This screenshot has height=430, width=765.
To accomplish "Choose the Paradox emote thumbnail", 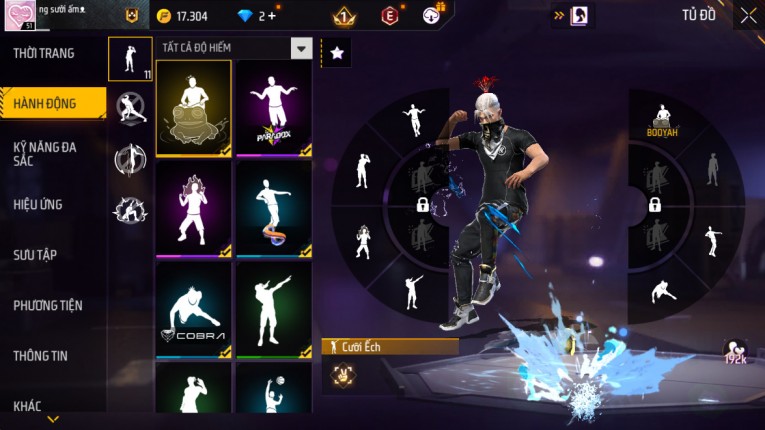I will tap(273, 108).
